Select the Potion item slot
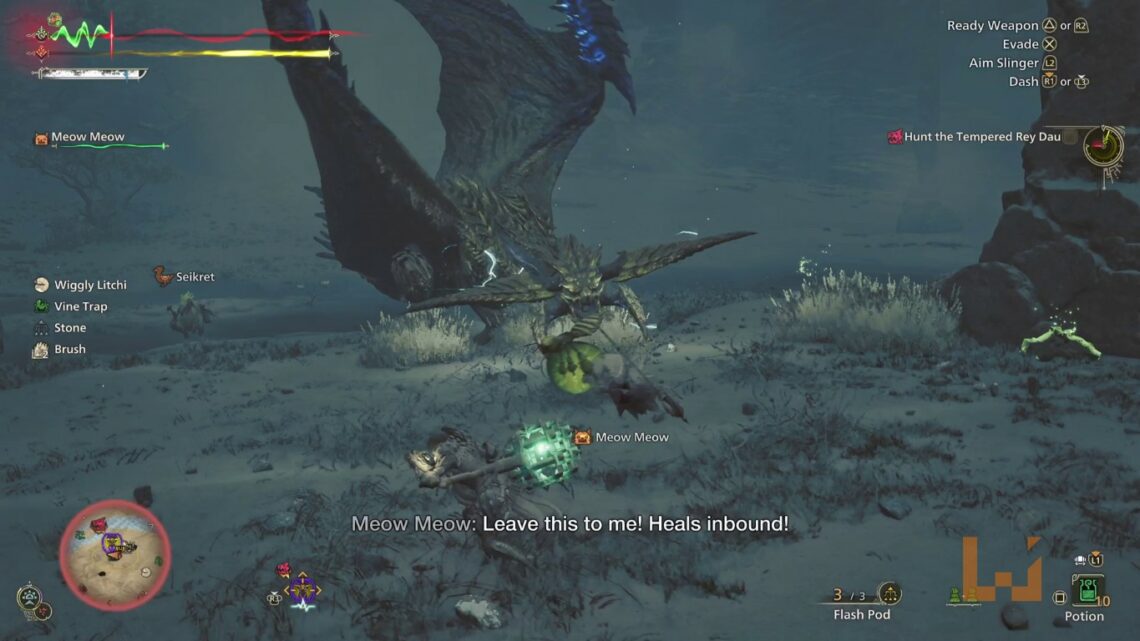Image resolution: width=1140 pixels, height=641 pixels. [x=1087, y=590]
